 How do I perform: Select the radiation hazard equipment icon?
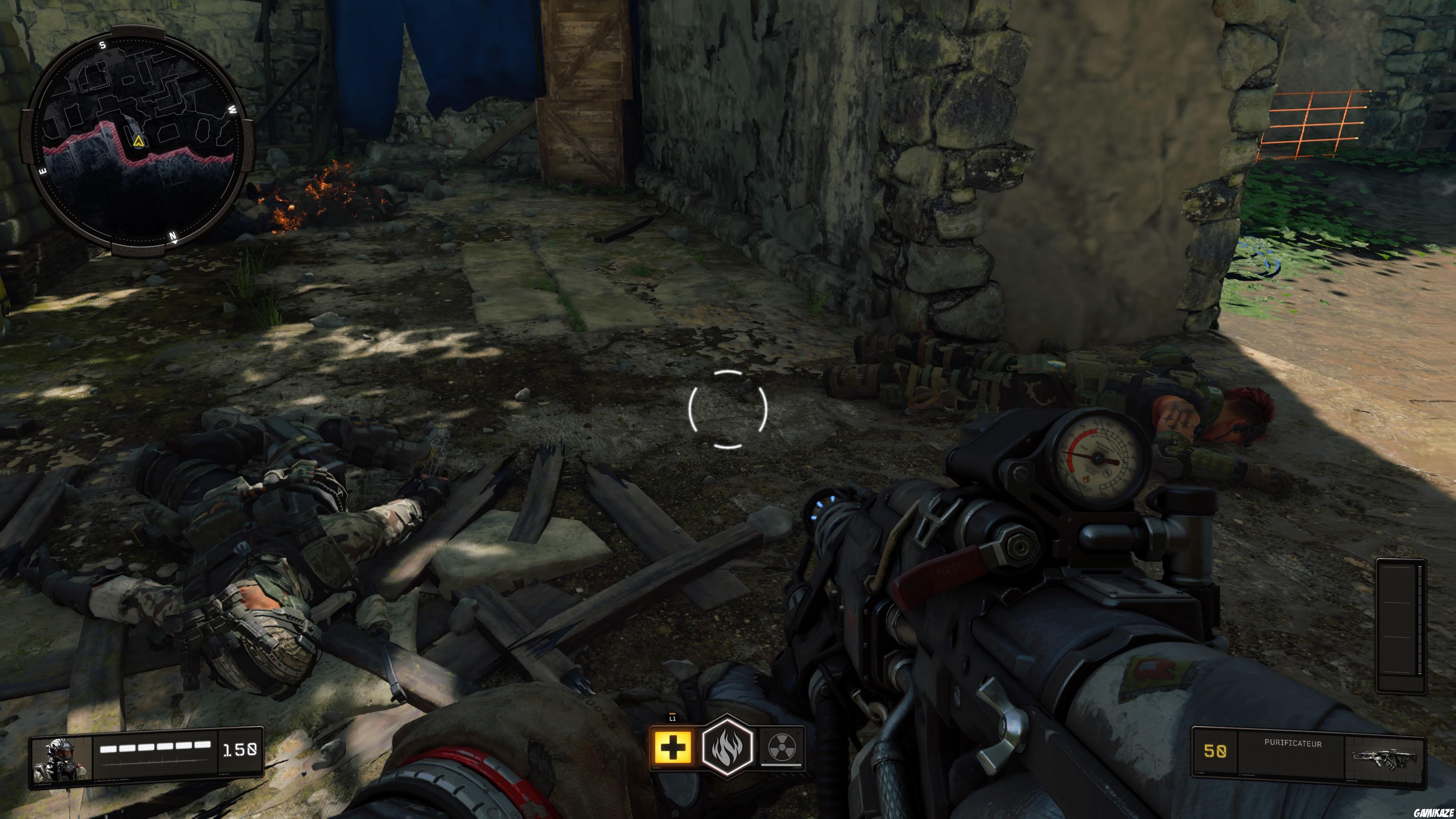pos(783,747)
